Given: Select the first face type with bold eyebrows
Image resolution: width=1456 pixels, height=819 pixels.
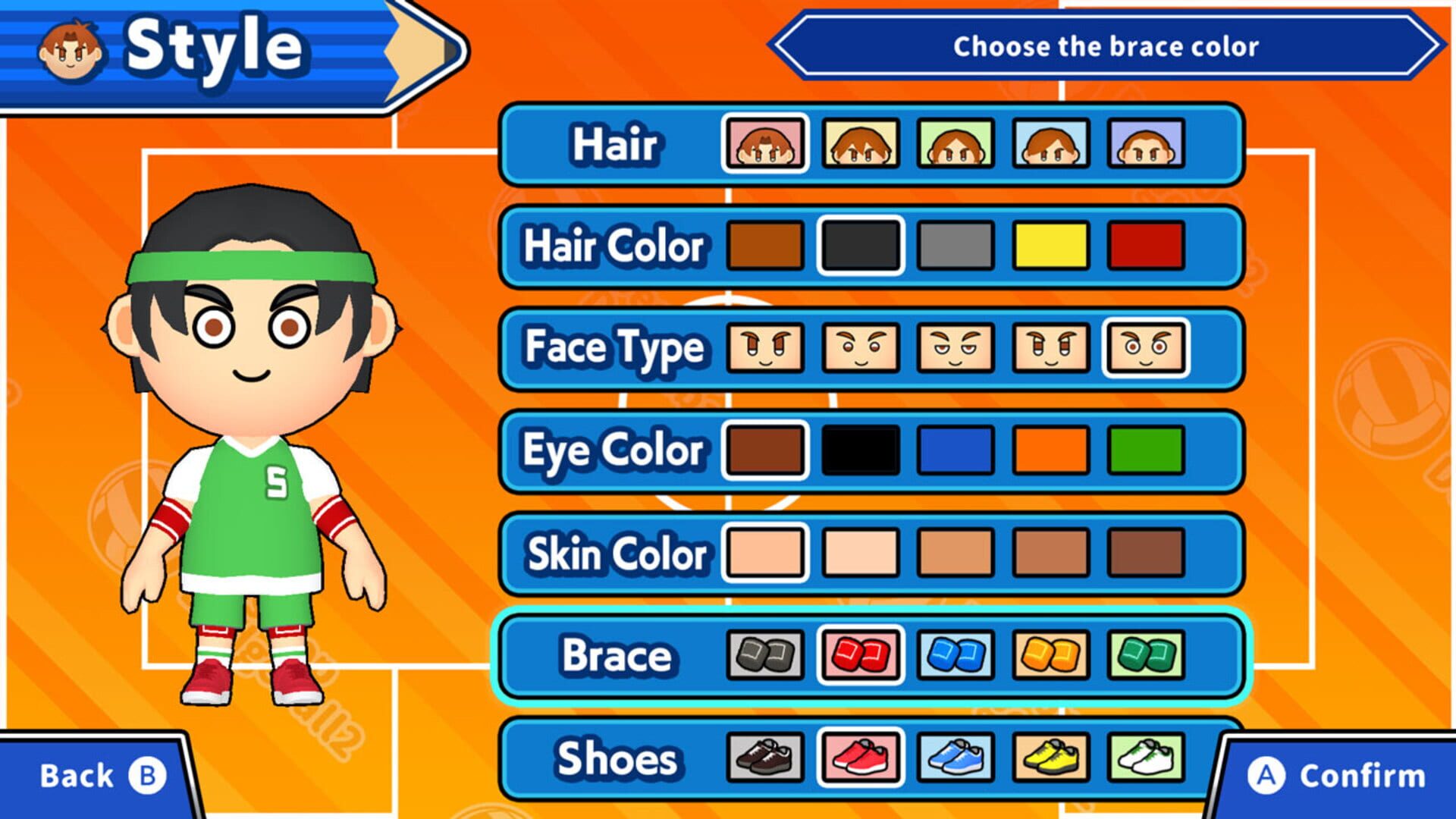Looking at the screenshot, I should click(x=766, y=347).
